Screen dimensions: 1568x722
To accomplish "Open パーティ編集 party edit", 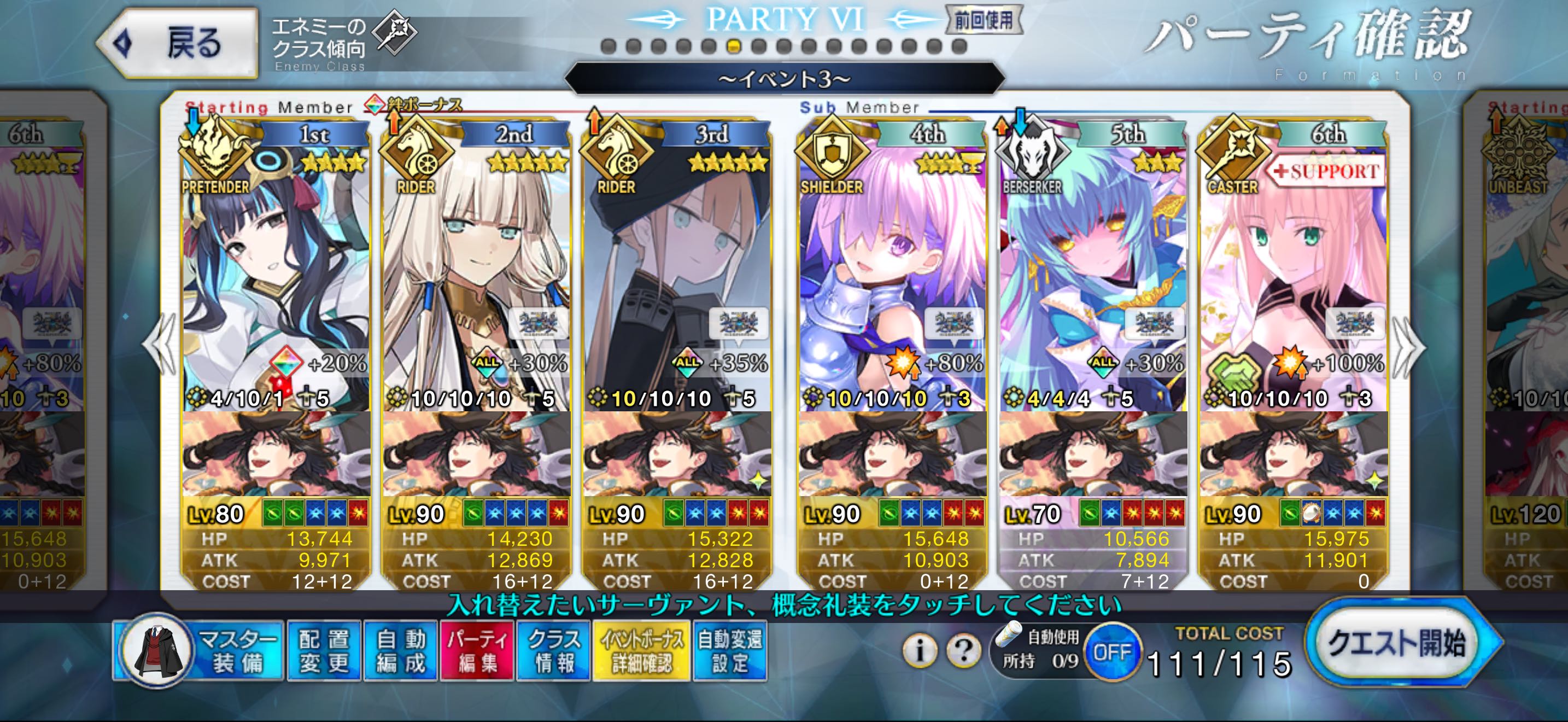I will [477, 651].
